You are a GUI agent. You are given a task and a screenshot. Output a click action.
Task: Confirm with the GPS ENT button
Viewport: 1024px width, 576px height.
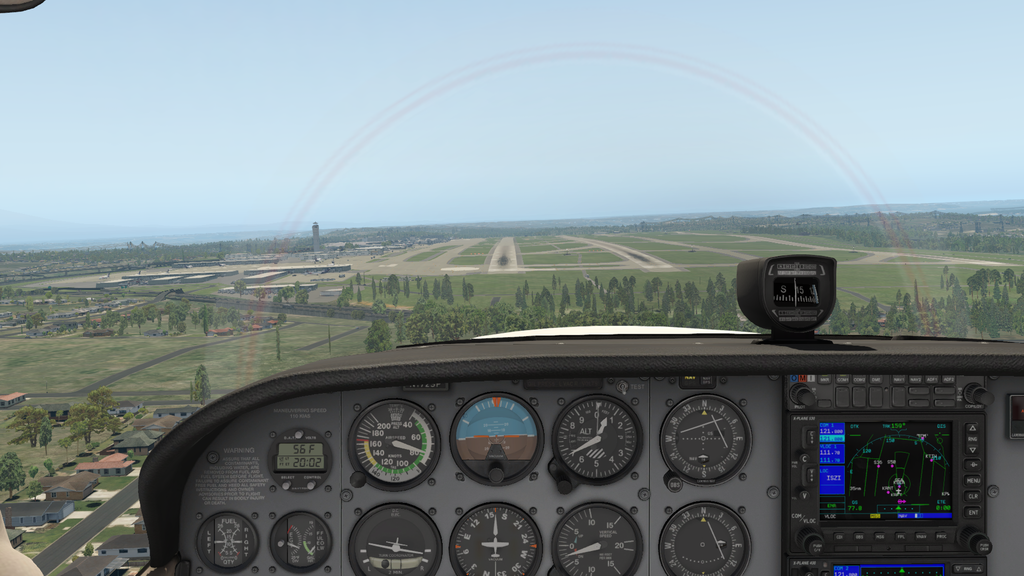click(x=972, y=512)
